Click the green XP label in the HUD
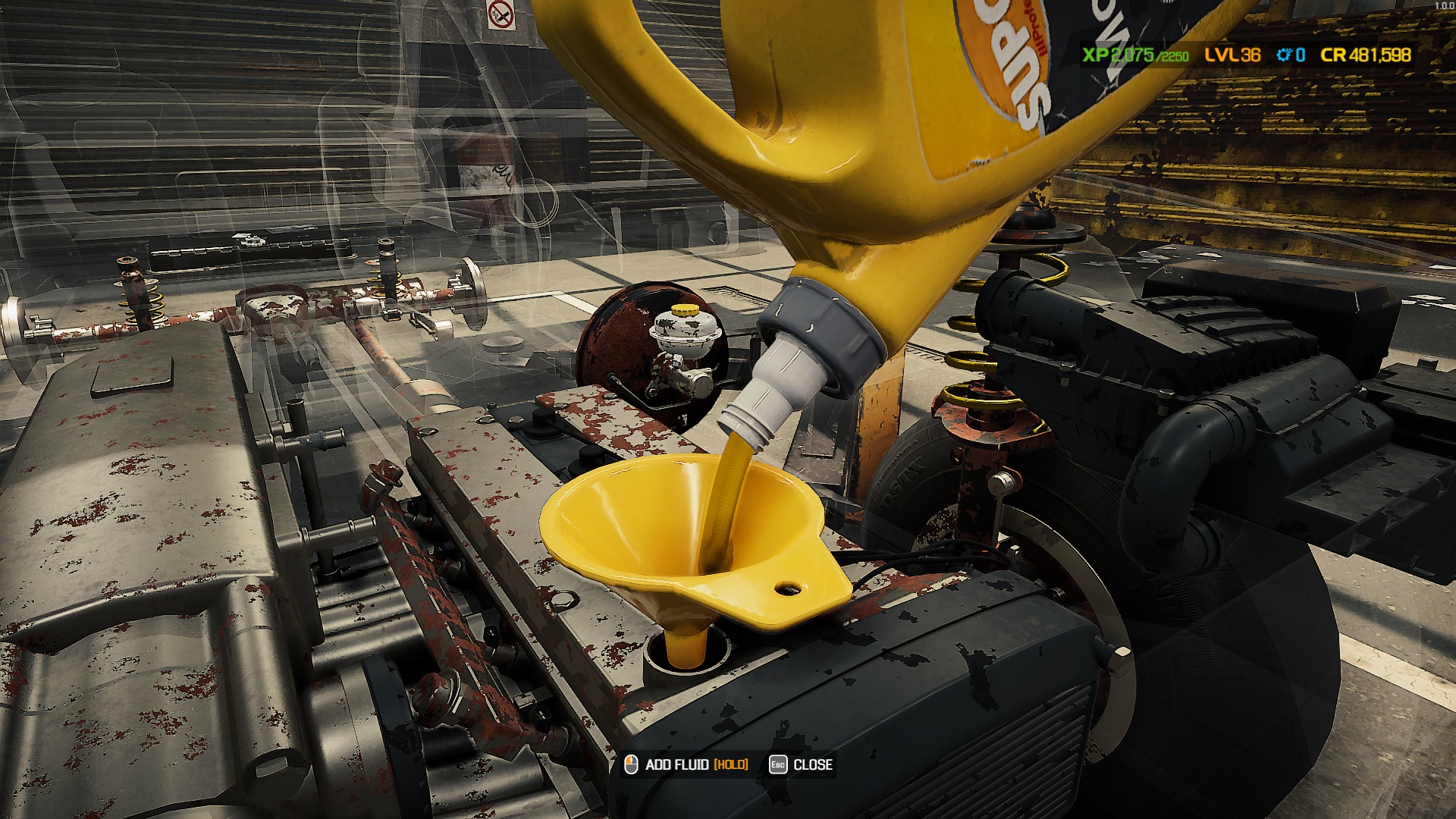 click(1094, 55)
